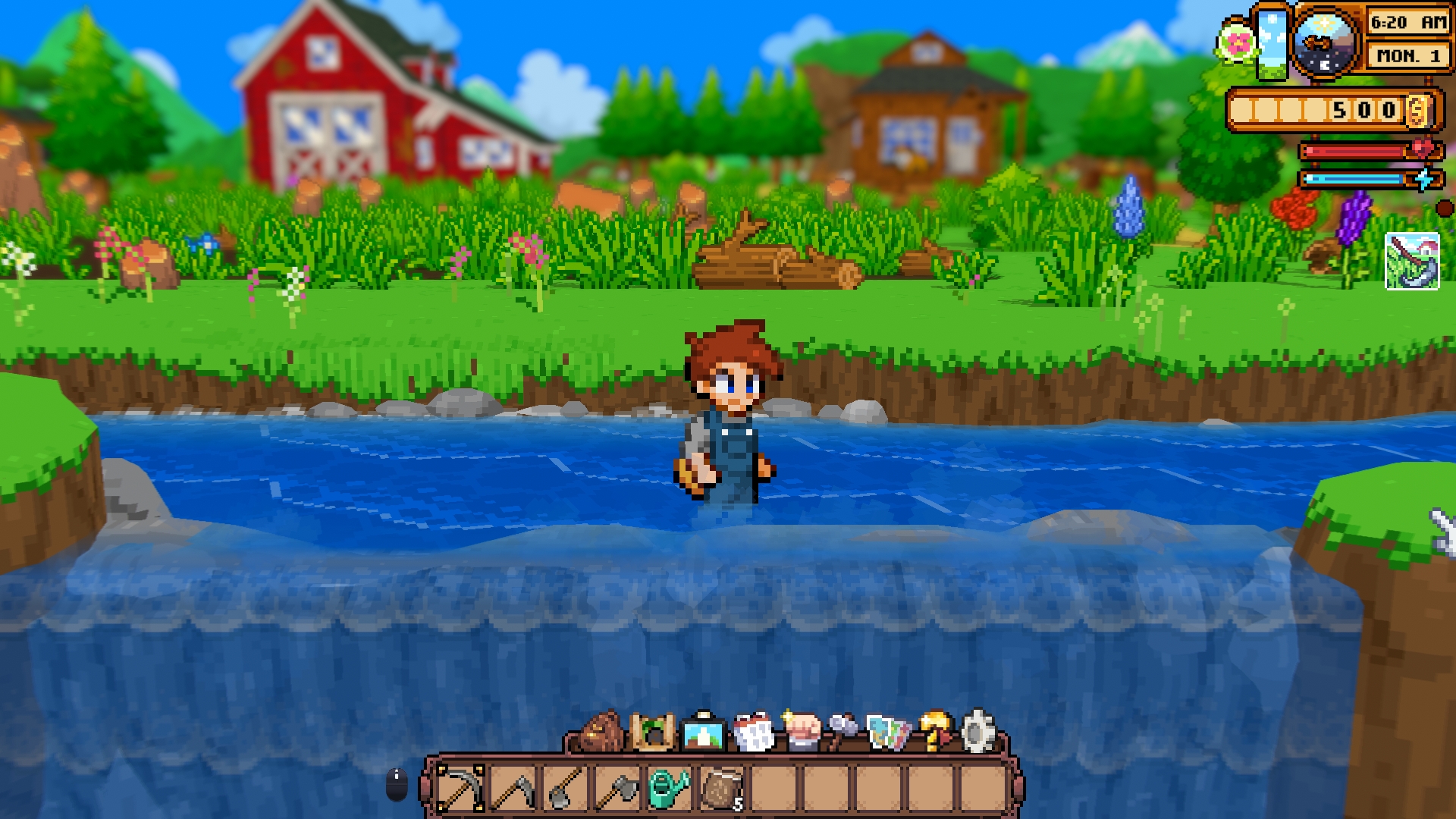The height and width of the screenshot is (819, 1456).
Task: Click the weather display window
Action: click(x=1272, y=44)
